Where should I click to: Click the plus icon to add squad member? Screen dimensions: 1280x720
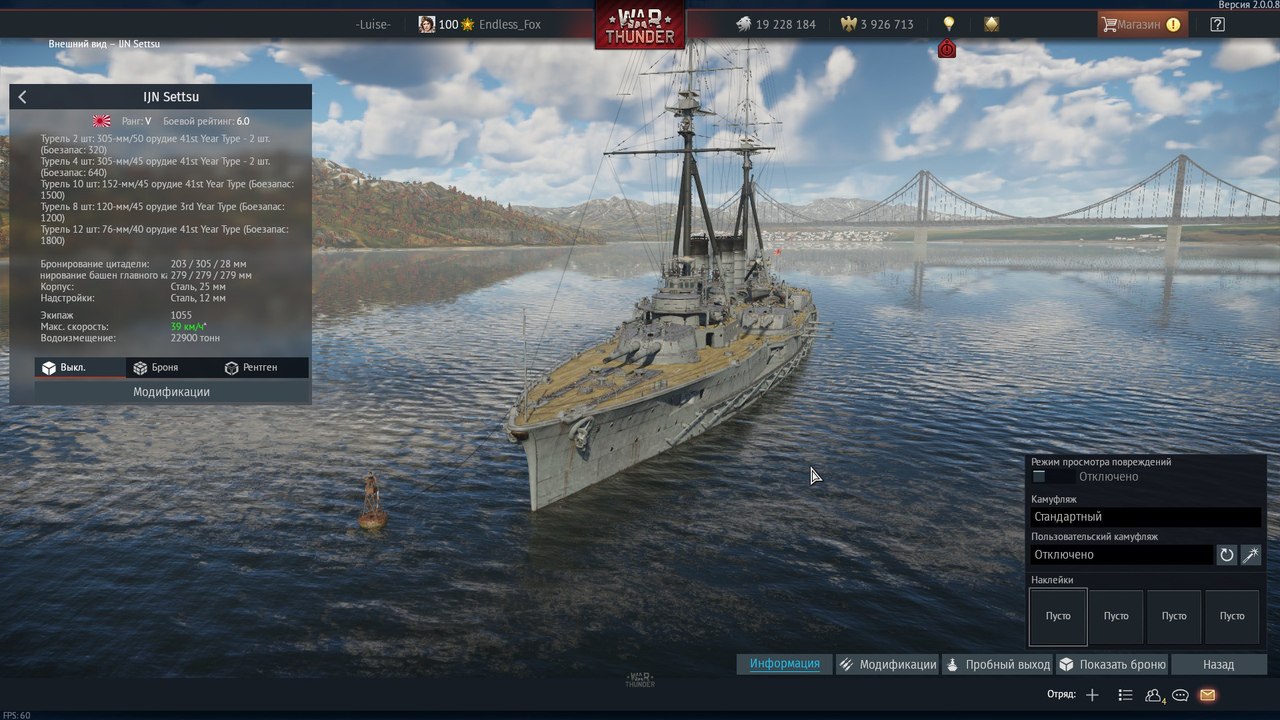pos(1092,695)
